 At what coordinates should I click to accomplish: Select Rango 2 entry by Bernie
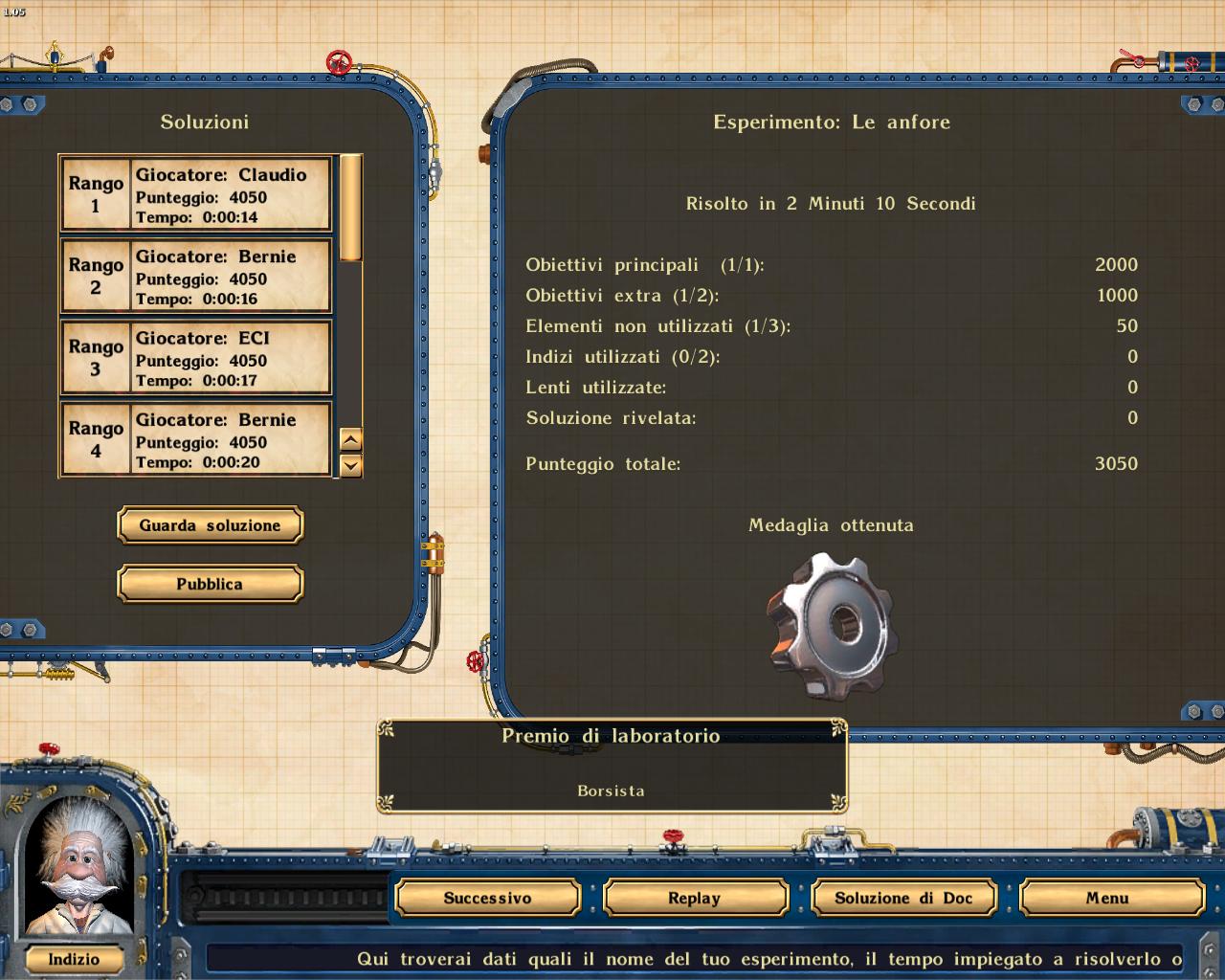click(196, 276)
